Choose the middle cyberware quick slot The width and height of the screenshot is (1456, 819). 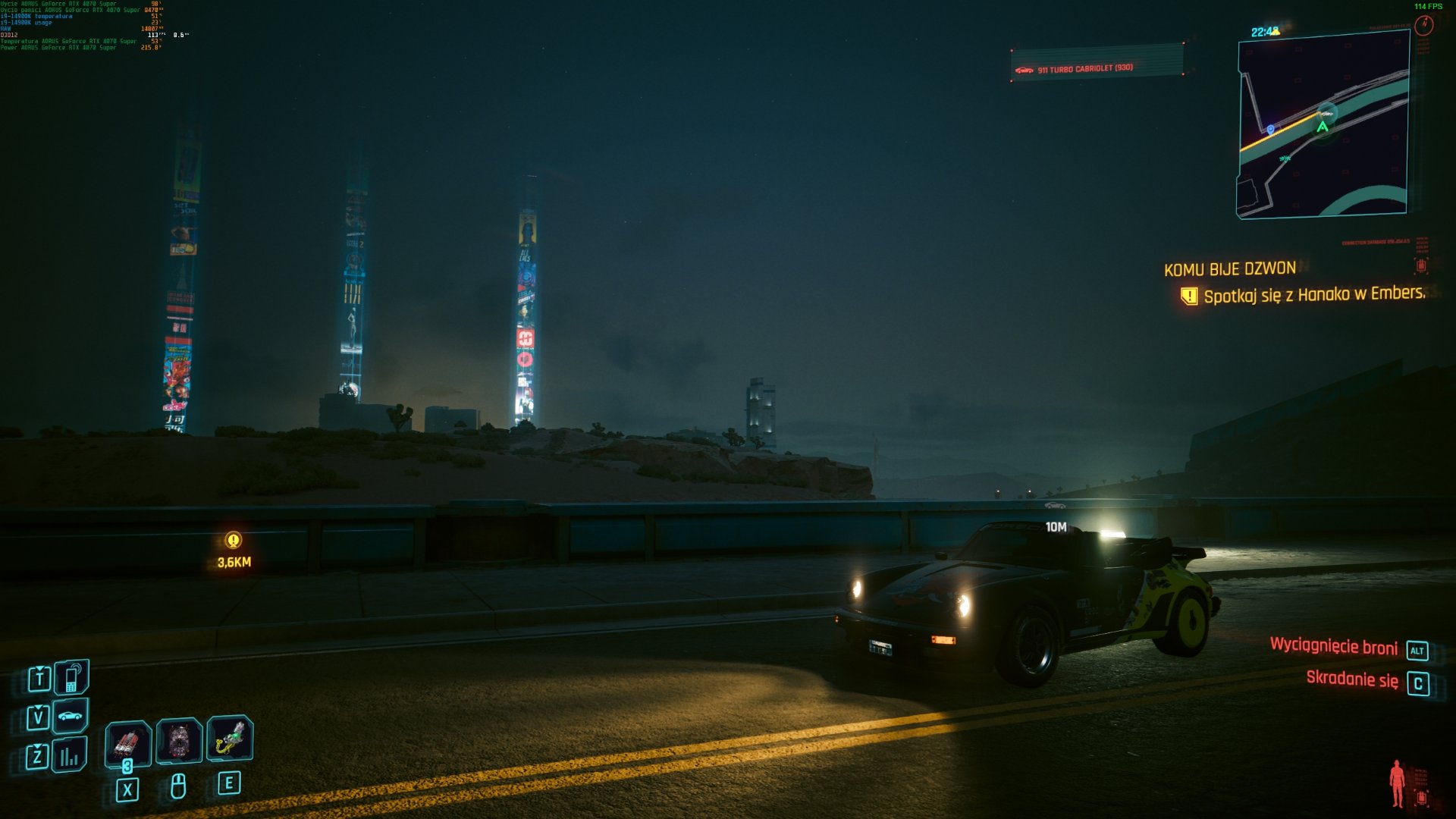179,740
